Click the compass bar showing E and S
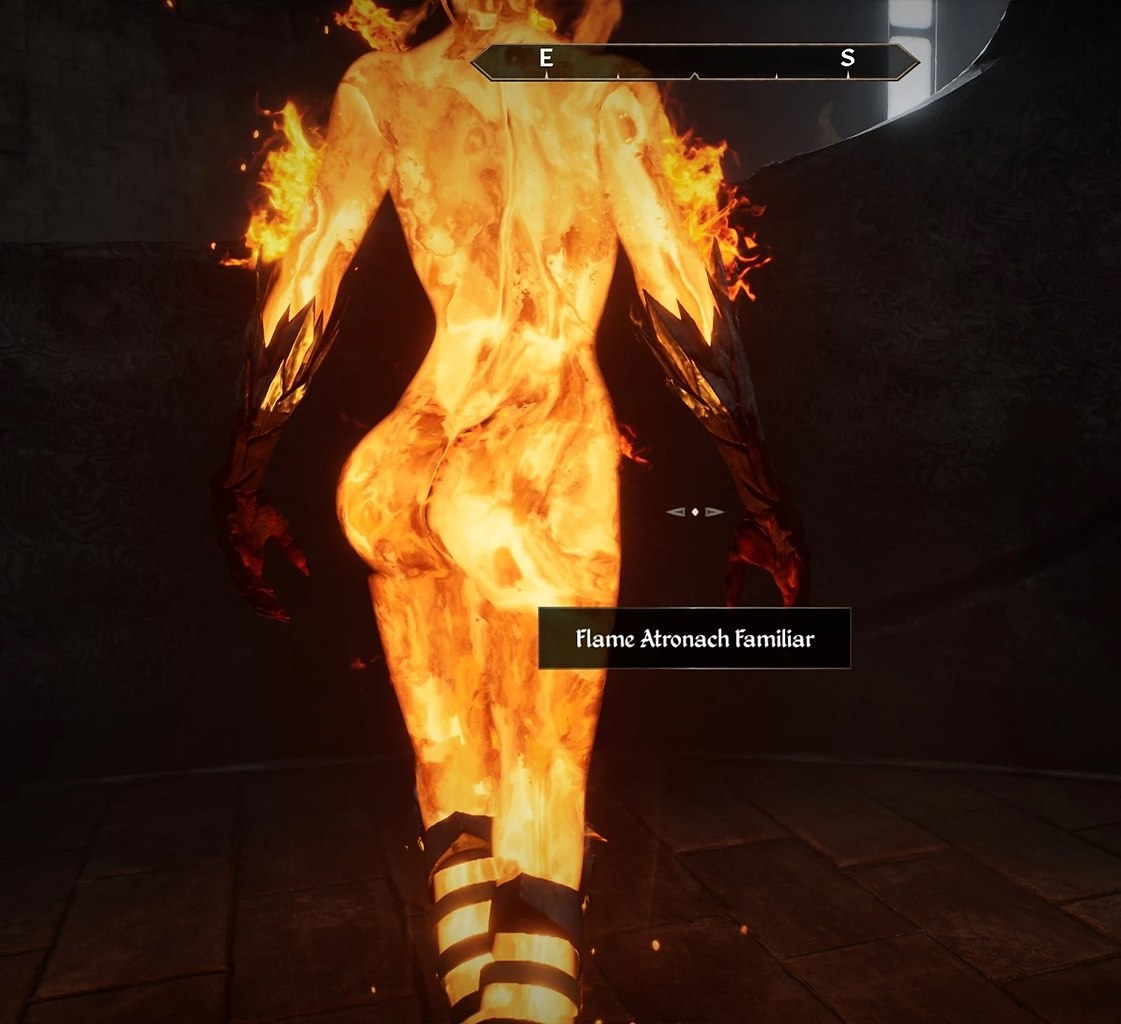Viewport: 1121px width, 1024px height. (694, 61)
